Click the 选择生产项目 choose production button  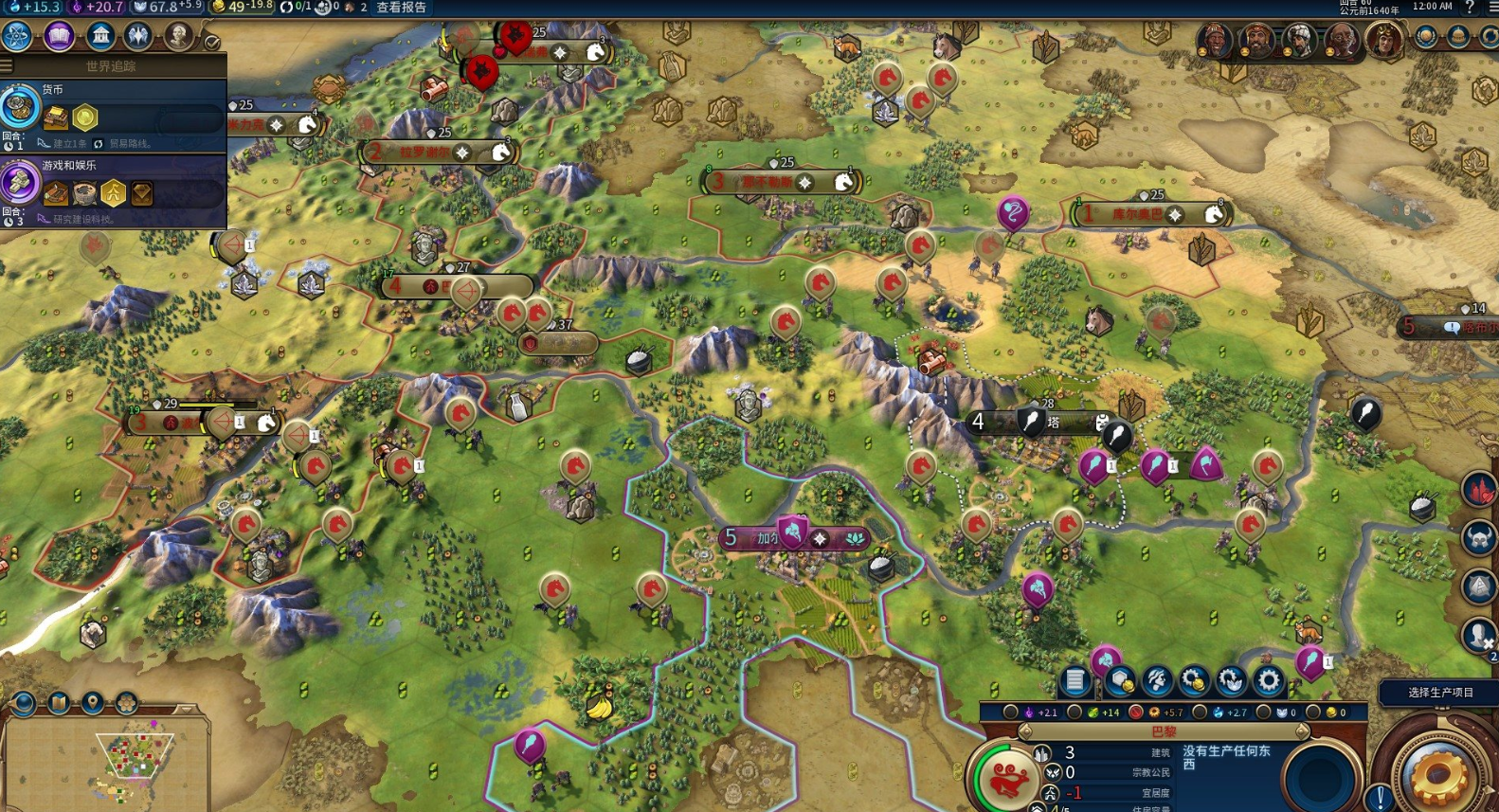tap(1439, 693)
